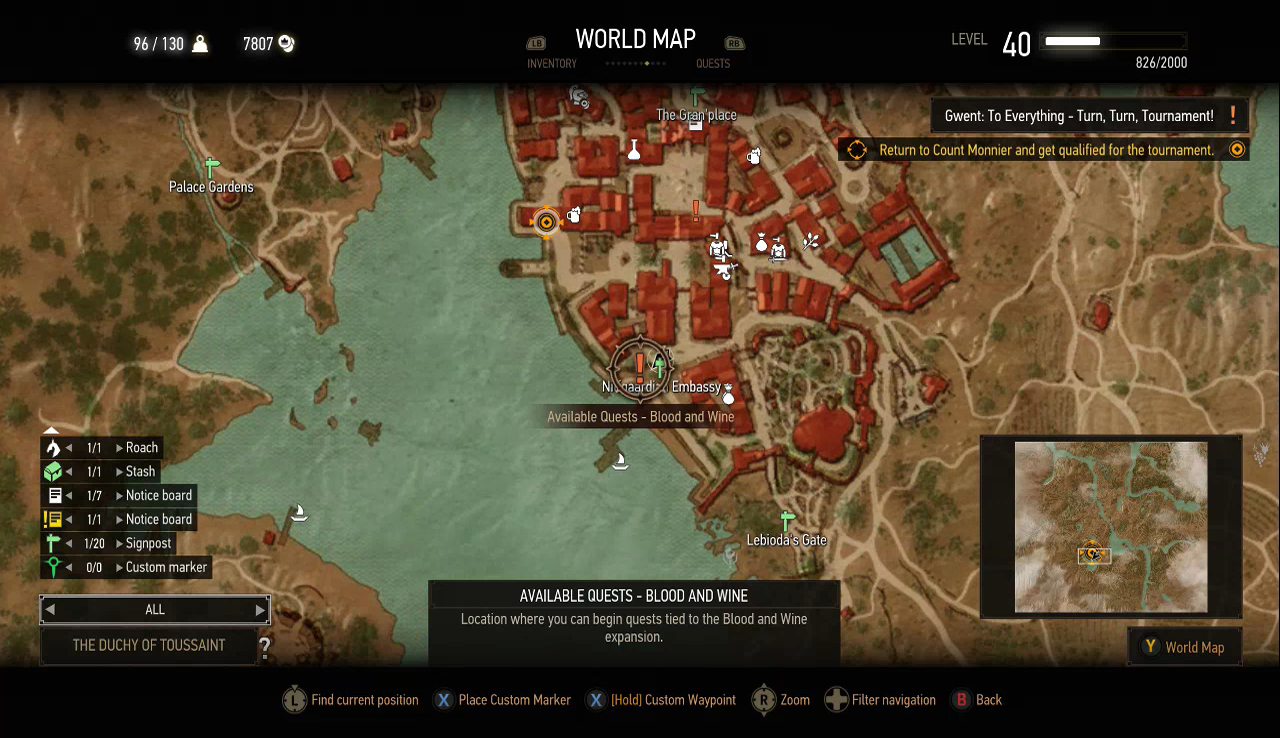
Task: Switch to the Inventory tab
Action: (x=551, y=63)
